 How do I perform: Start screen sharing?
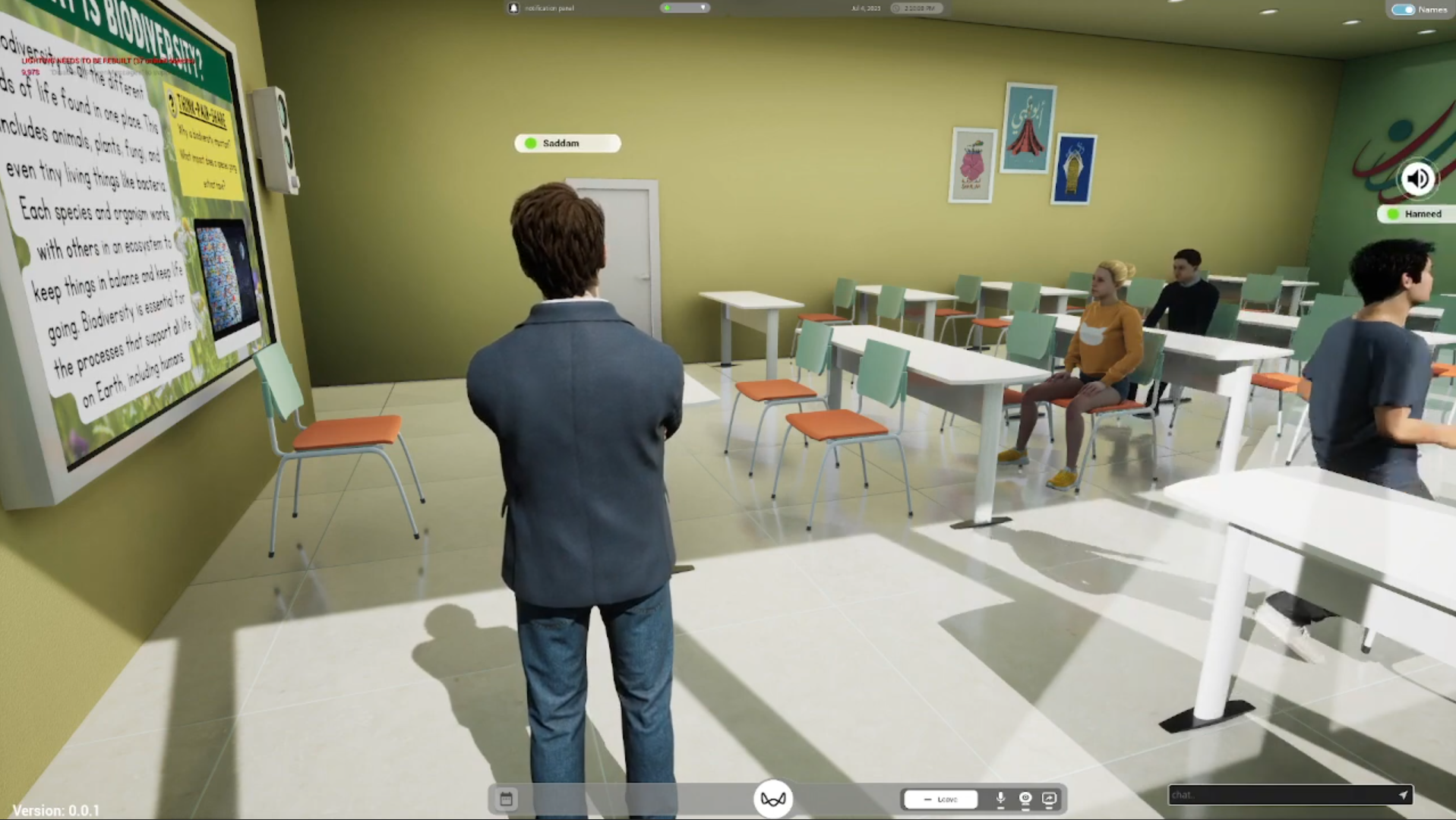point(1050,798)
